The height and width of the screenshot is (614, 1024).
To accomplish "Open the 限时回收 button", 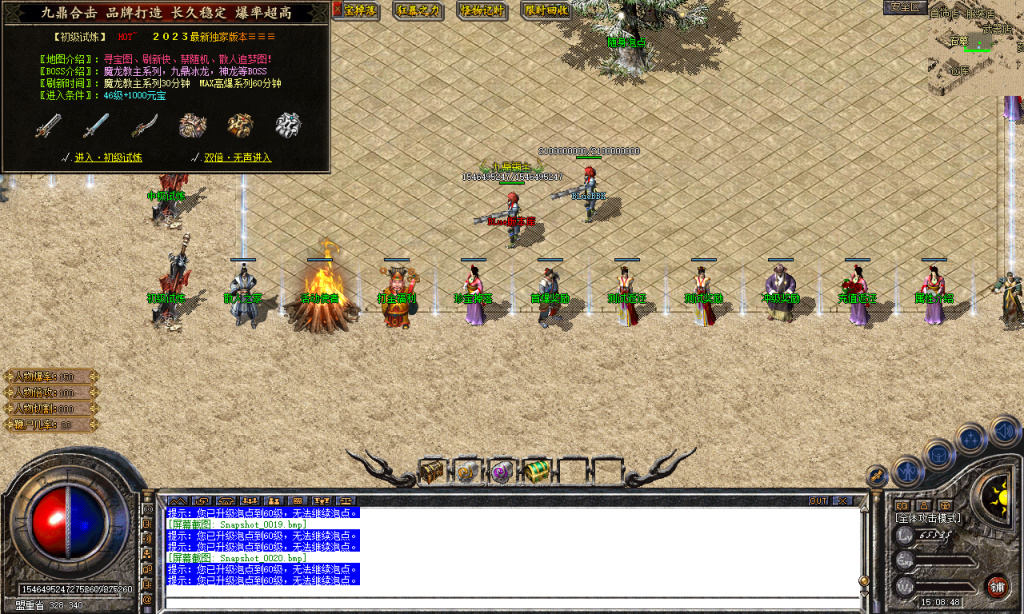I will [x=546, y=10].
